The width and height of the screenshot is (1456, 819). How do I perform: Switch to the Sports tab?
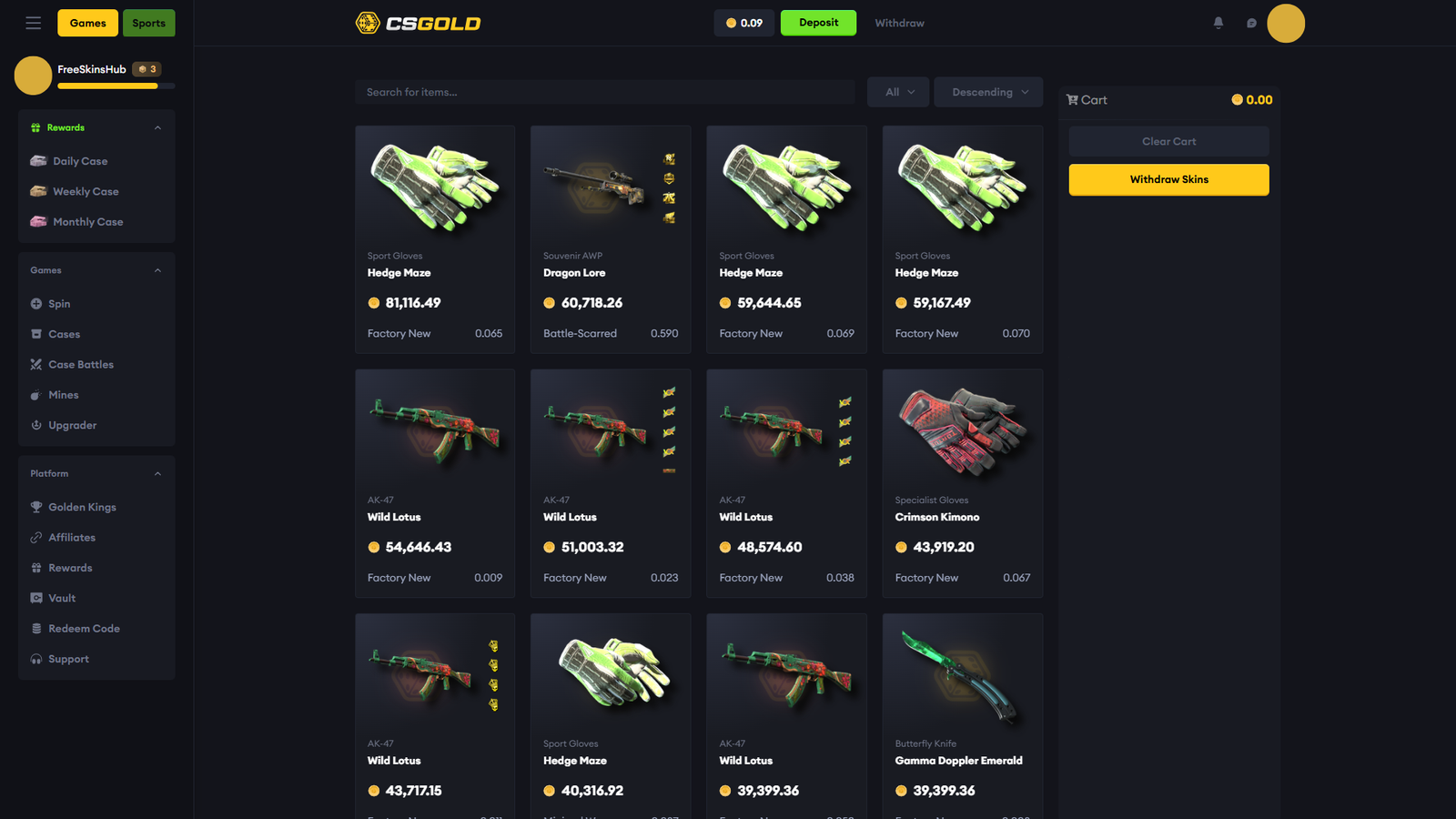148,23
